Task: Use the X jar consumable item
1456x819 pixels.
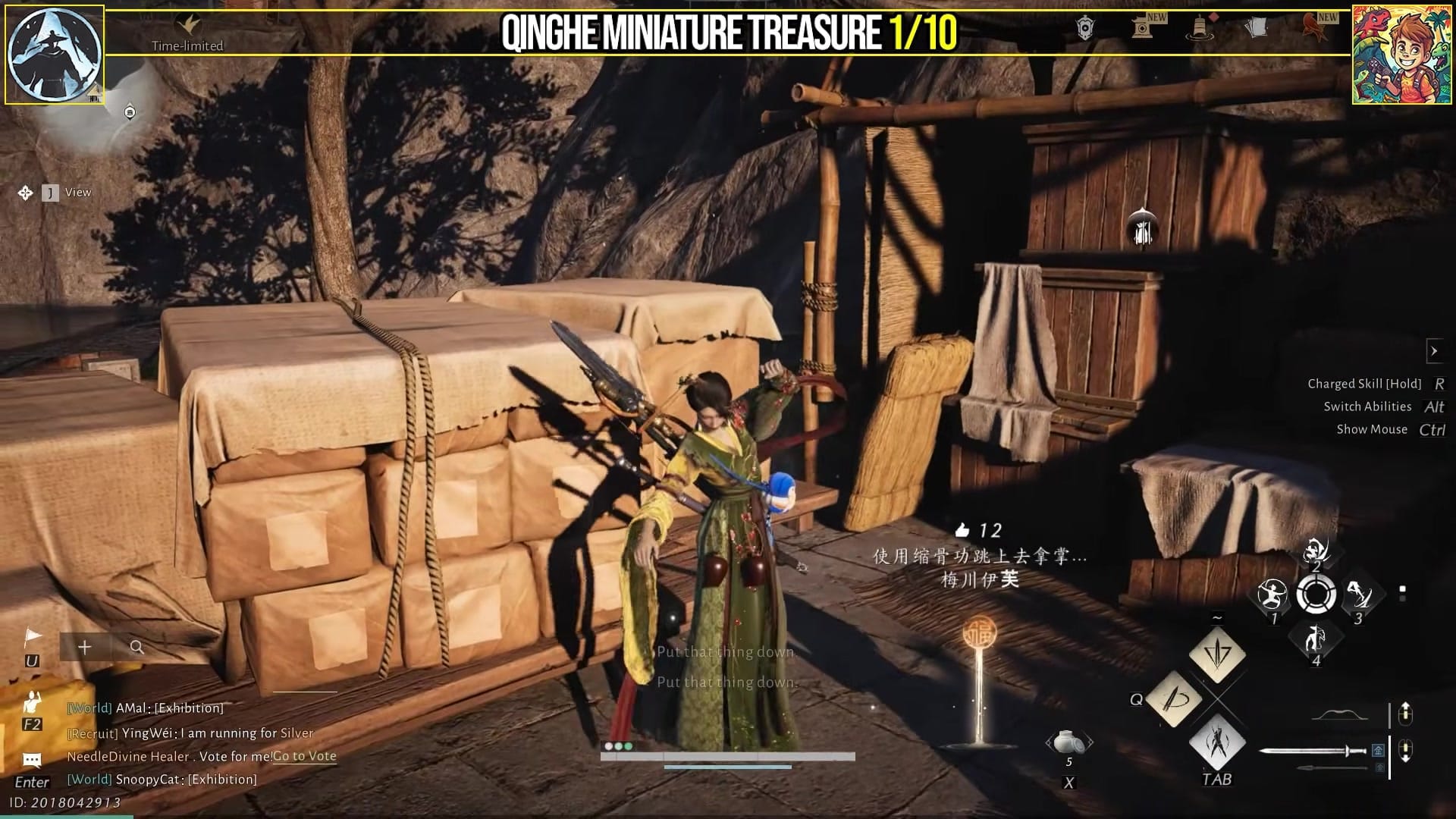Action: pyautogui.click(x=1068, y=742)
